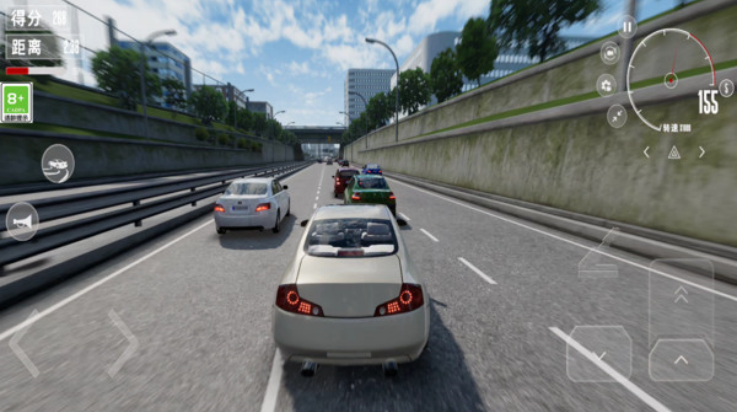
Task: Honk the horn button
Action: (22, 221)
